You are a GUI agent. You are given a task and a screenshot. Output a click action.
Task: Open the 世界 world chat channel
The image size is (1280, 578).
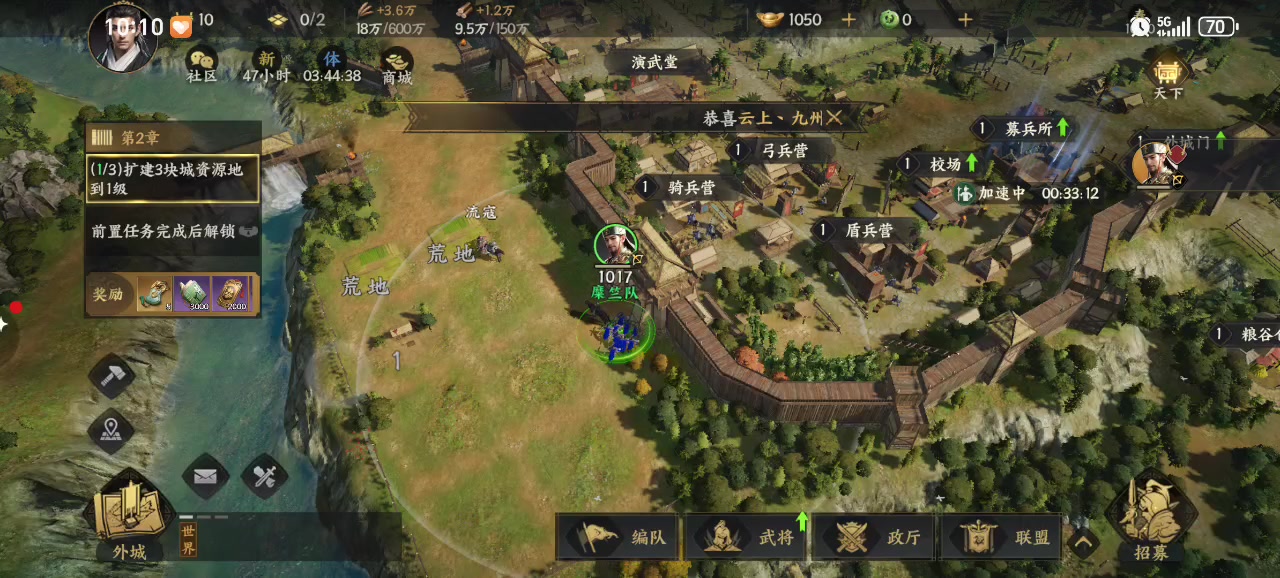click(x=188, y=540)
